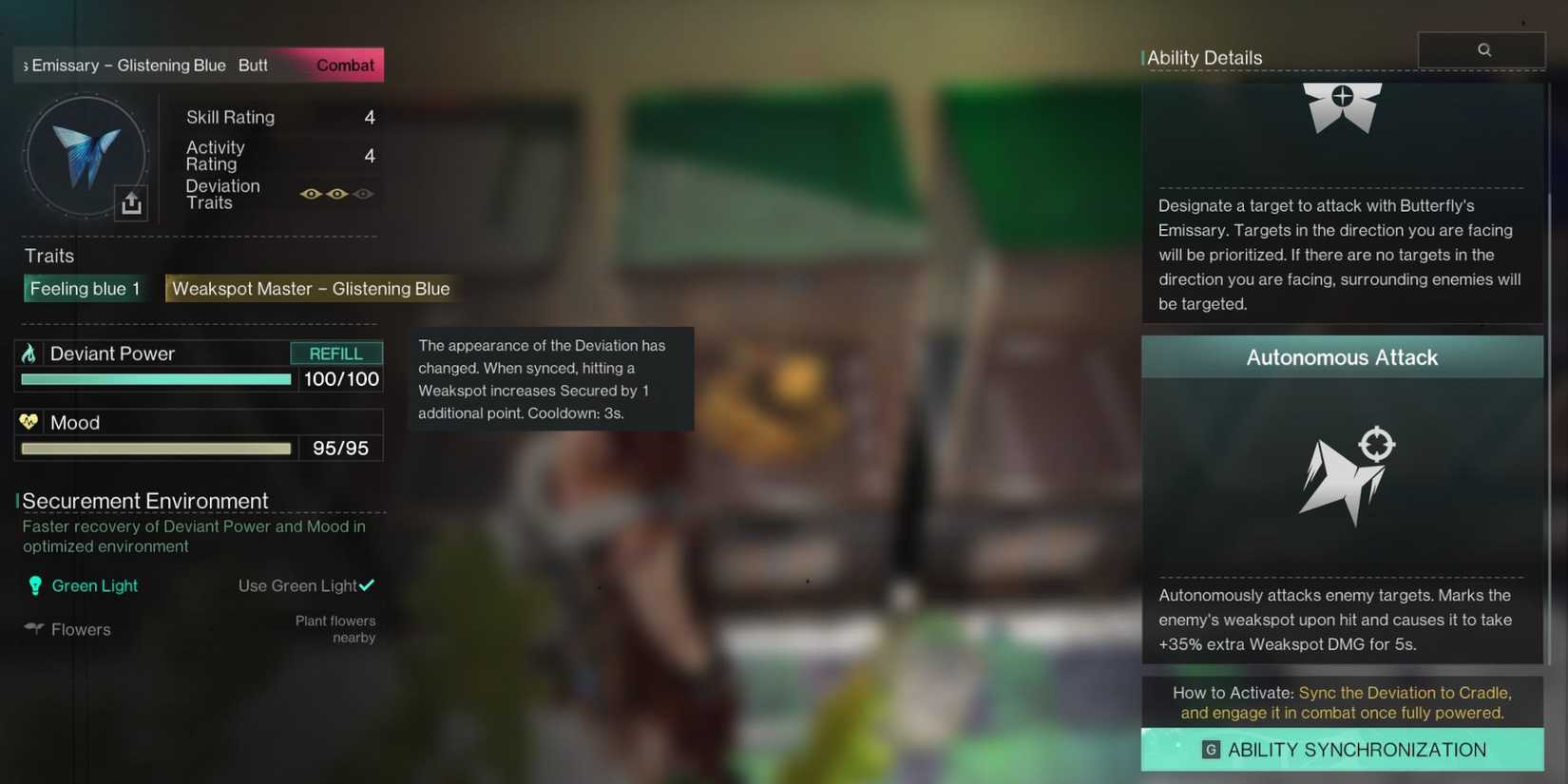Select the share/export icon under the portrait
Viewport: 1568px width, 784px height.
[131, 201]
